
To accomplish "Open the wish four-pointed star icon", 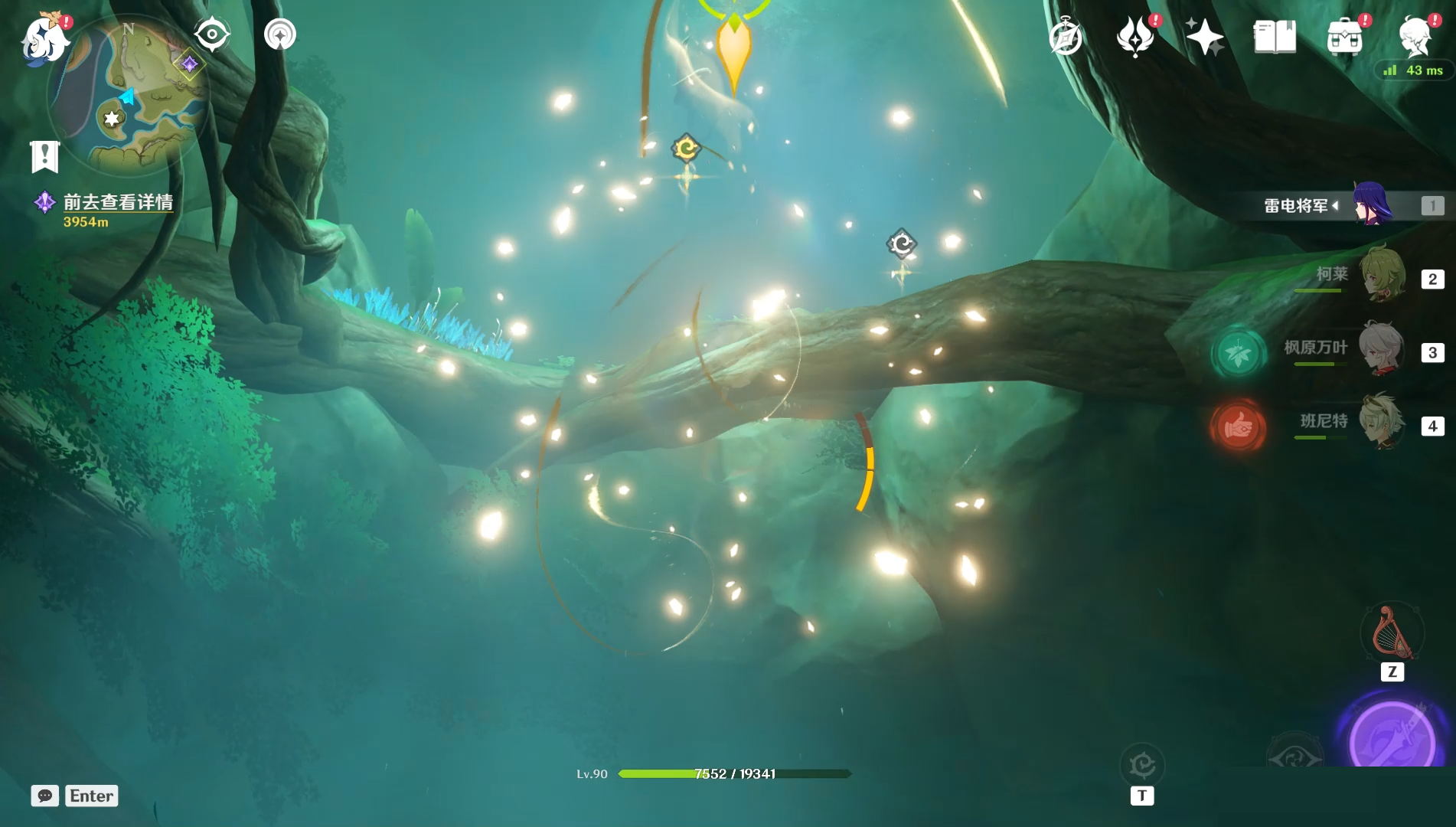I will click(x=1204, y=37).
